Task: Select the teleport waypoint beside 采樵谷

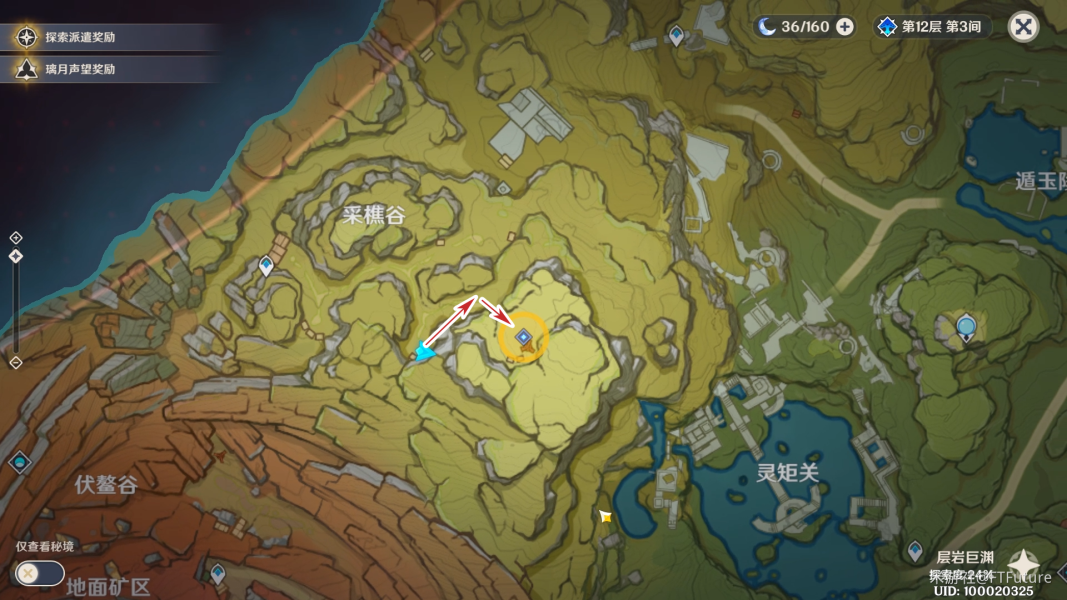Action: 266,265
